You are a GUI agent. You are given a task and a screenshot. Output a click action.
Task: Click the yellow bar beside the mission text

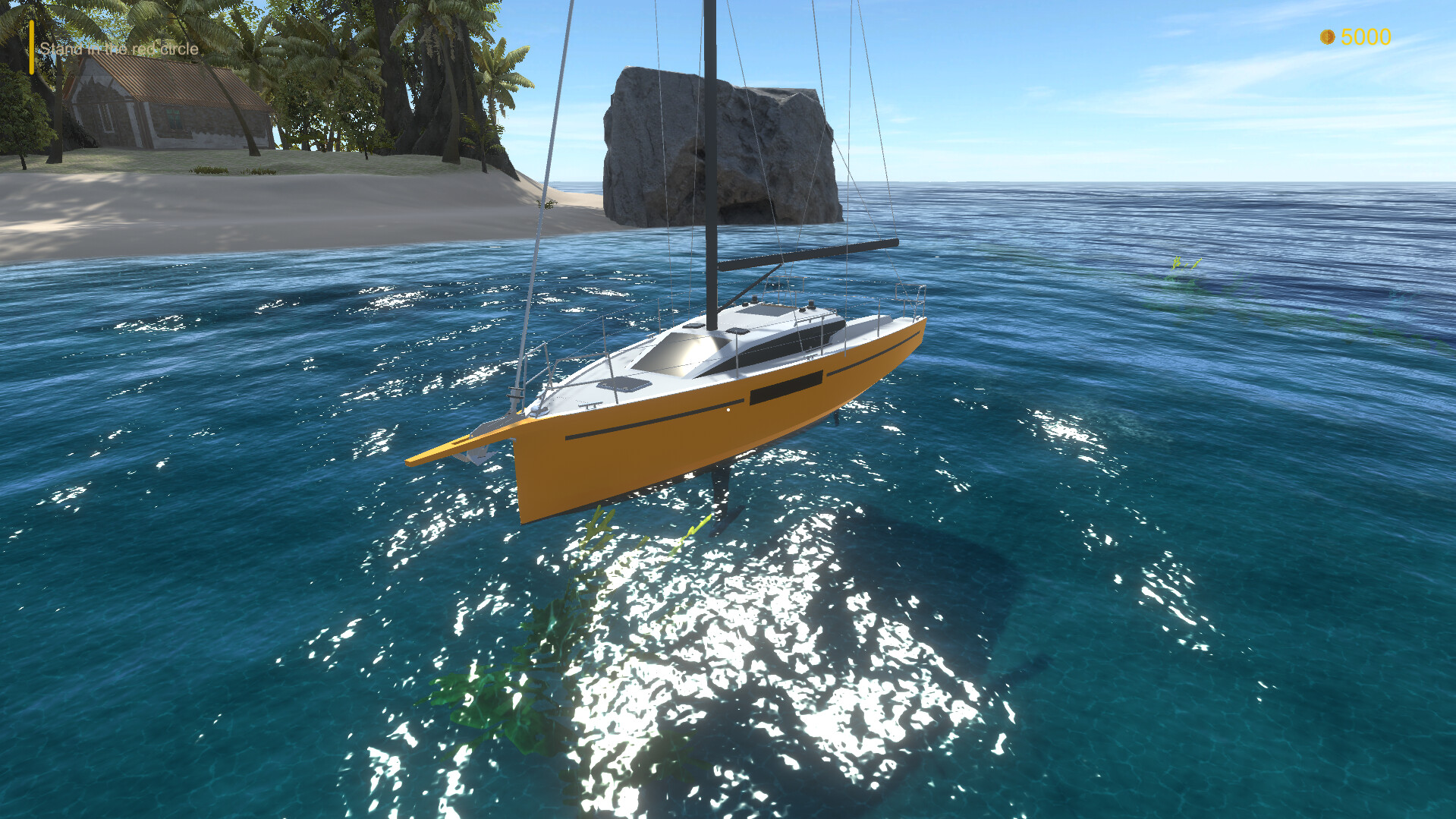pos(31,48)
